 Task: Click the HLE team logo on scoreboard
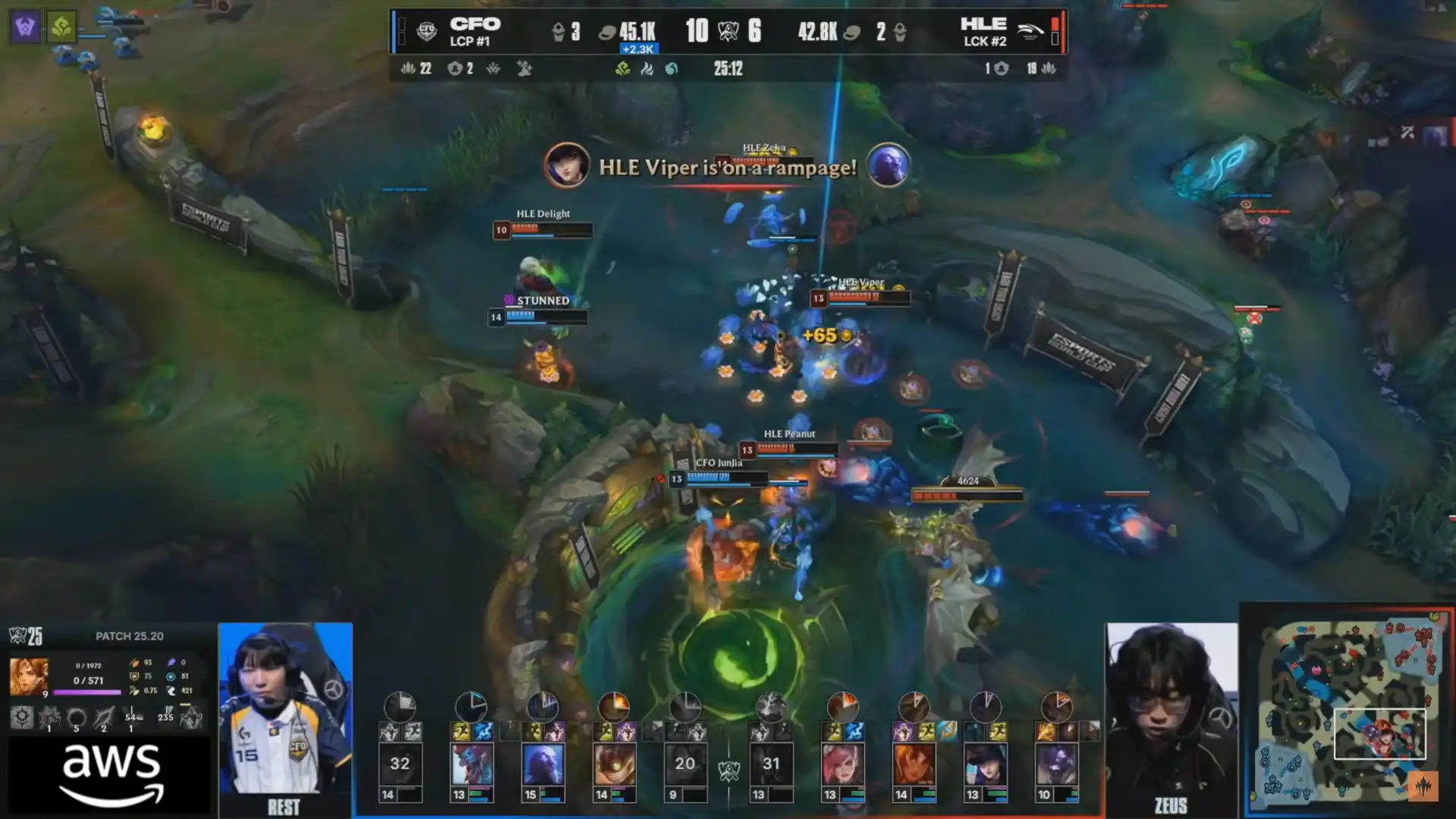(1030, 31)
